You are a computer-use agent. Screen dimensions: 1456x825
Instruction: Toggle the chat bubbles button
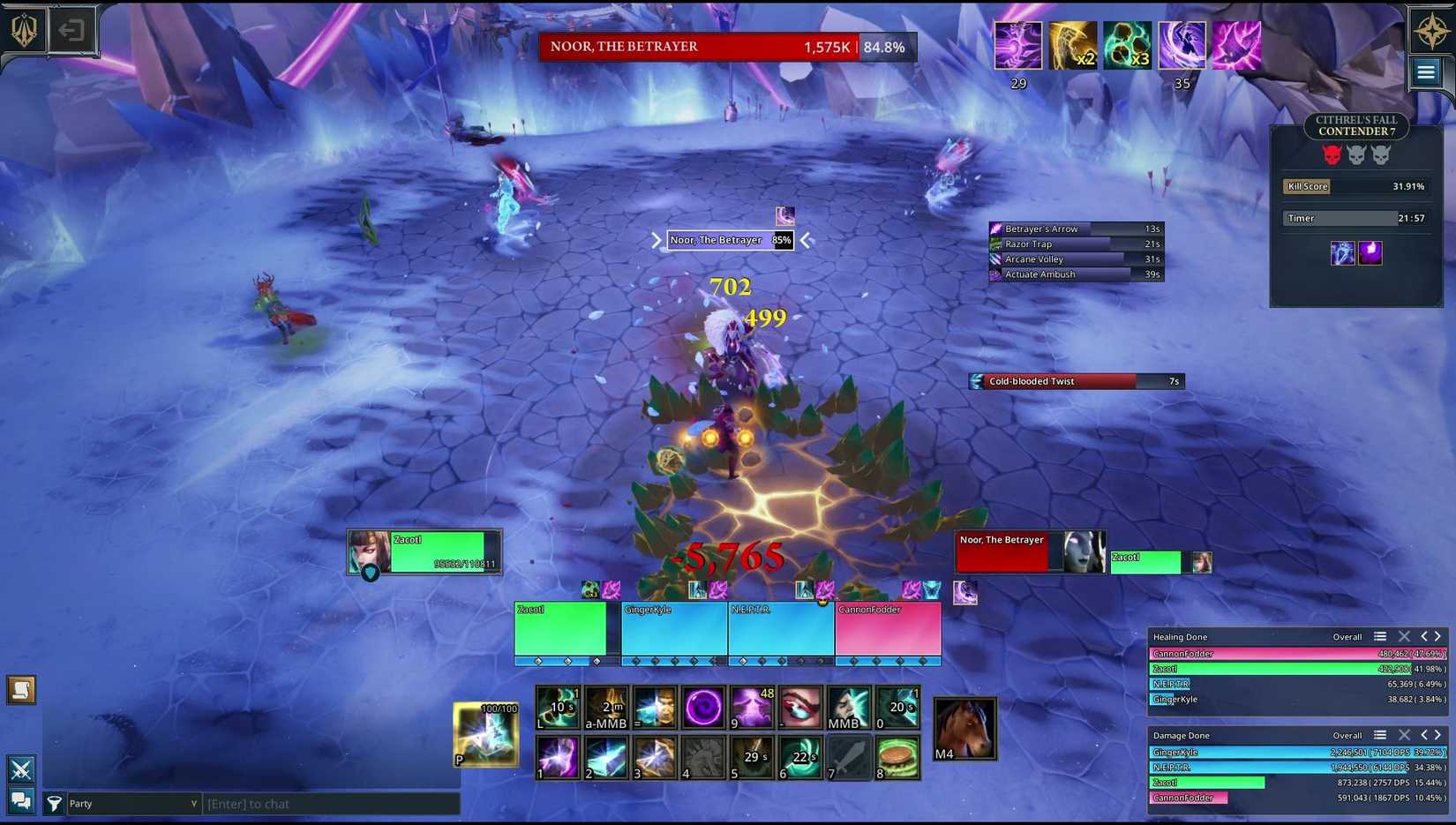click(x=20, y=800)
